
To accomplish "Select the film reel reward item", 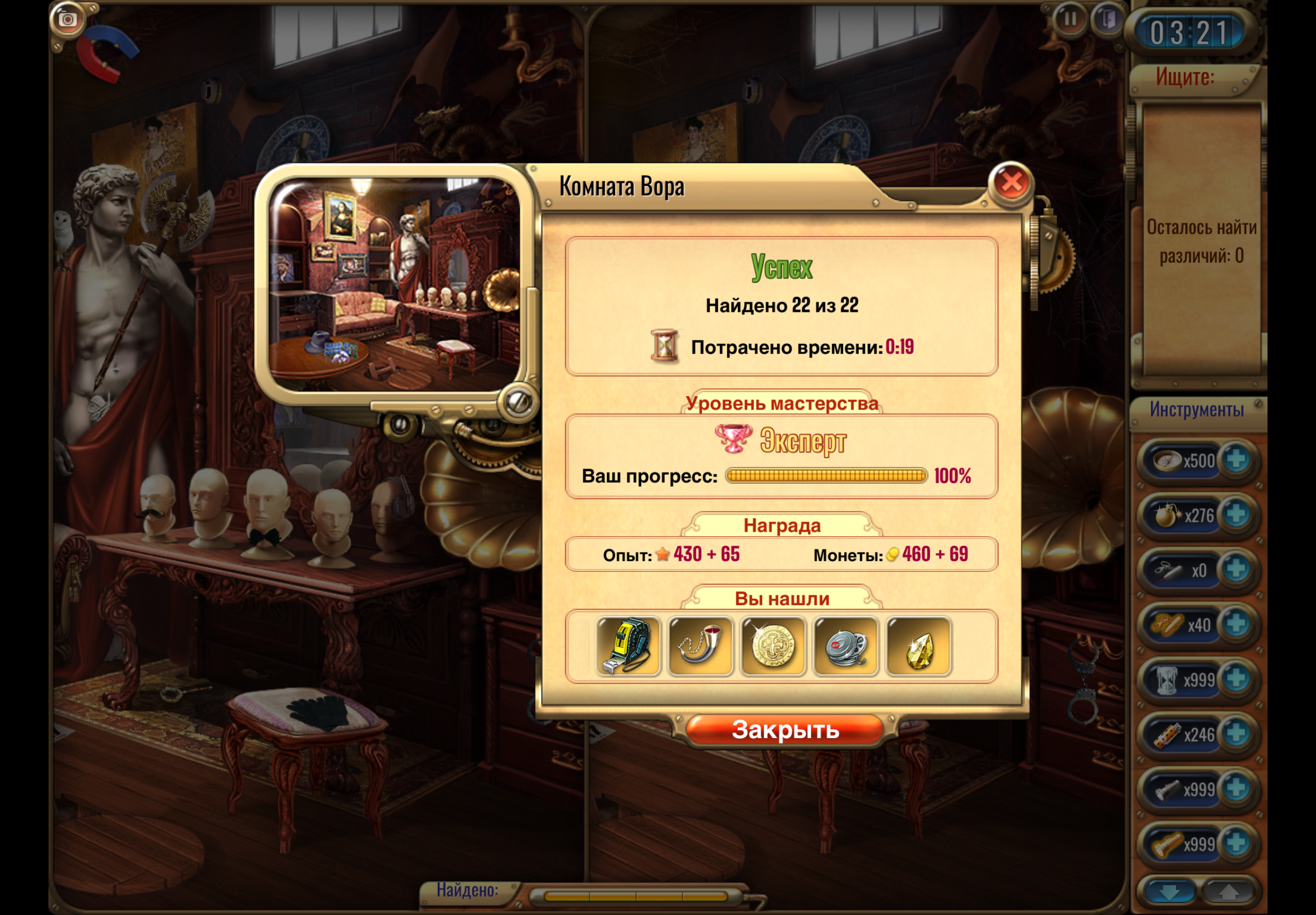I will pyautogui.click(x=845, y=646).
